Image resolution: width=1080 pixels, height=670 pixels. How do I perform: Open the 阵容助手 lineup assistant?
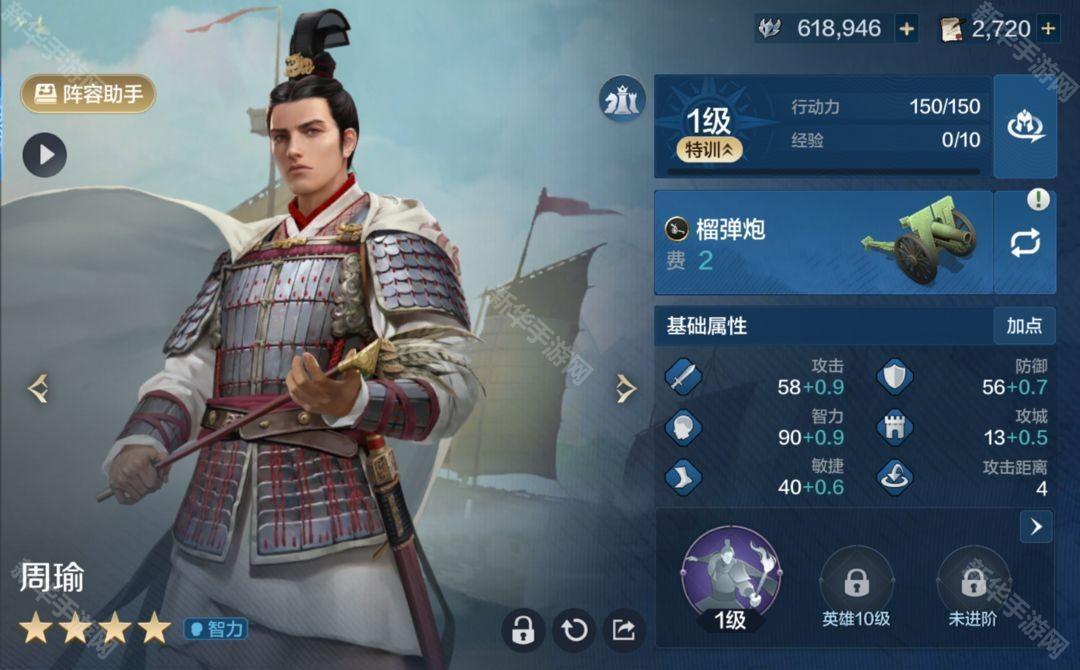pos(88,94)
